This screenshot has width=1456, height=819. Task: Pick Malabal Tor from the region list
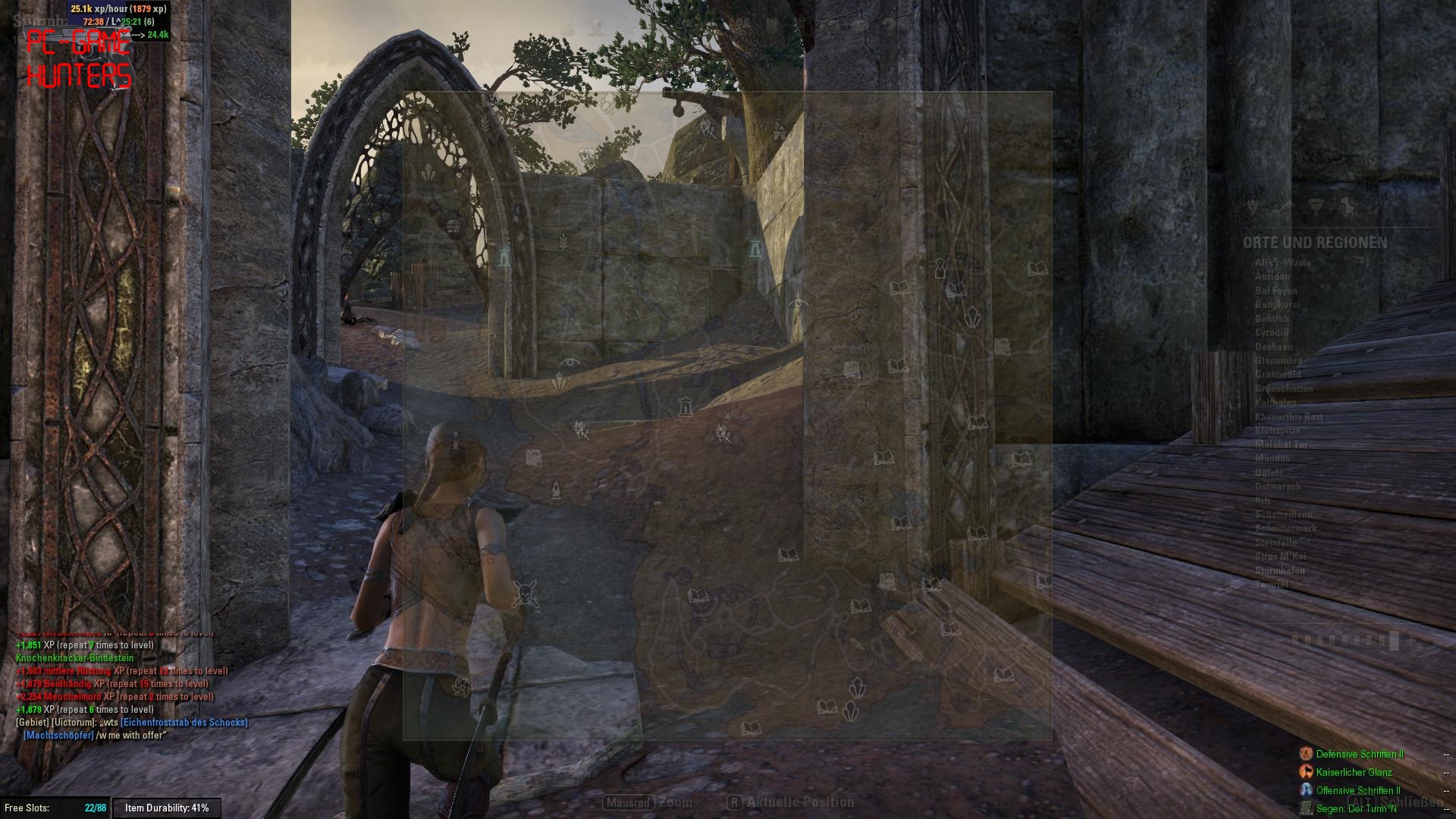click(1282, 445)
